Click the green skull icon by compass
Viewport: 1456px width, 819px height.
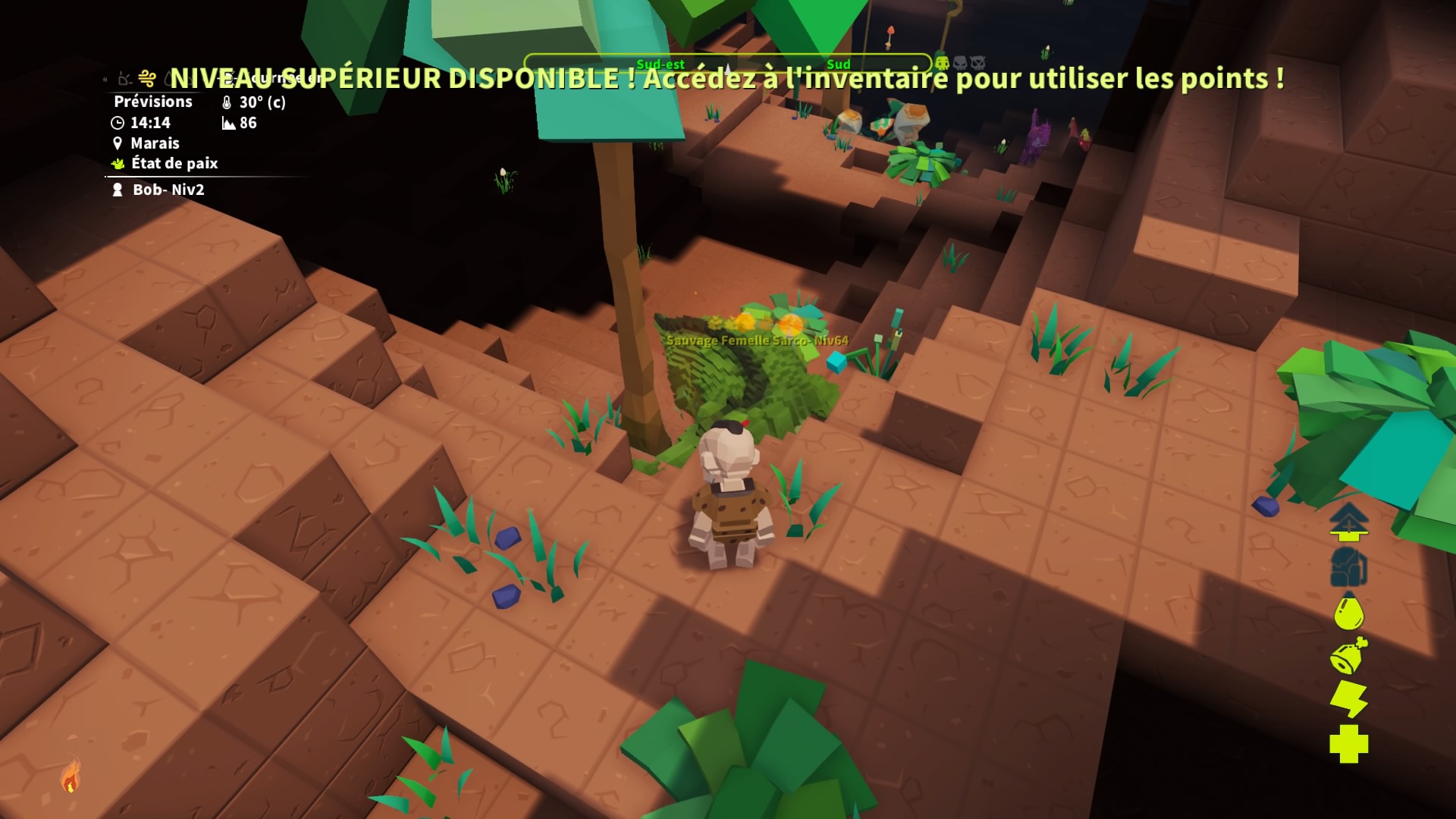pyautogui.click(x=942, y=63)
